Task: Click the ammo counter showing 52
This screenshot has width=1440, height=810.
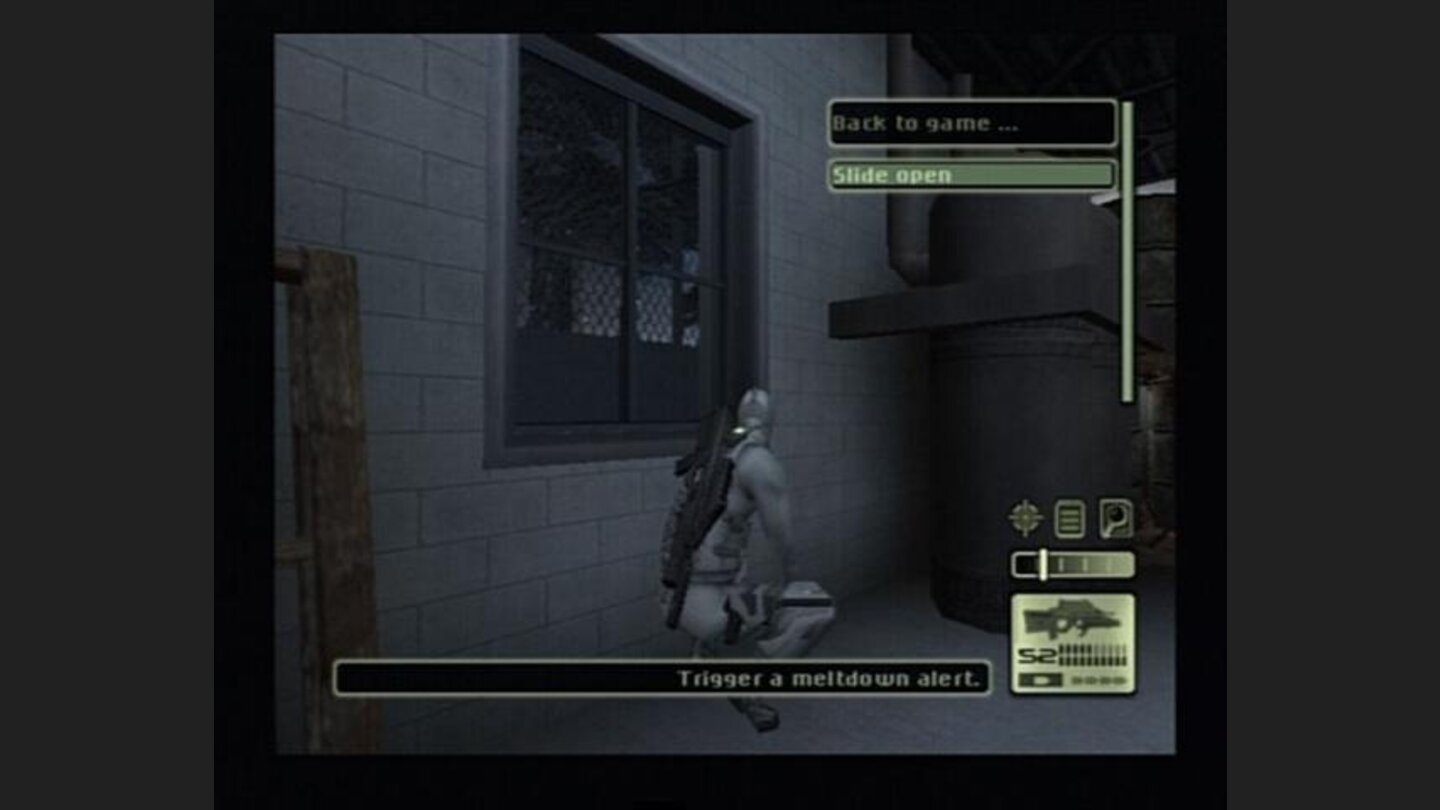Action: click(1036, 655)
